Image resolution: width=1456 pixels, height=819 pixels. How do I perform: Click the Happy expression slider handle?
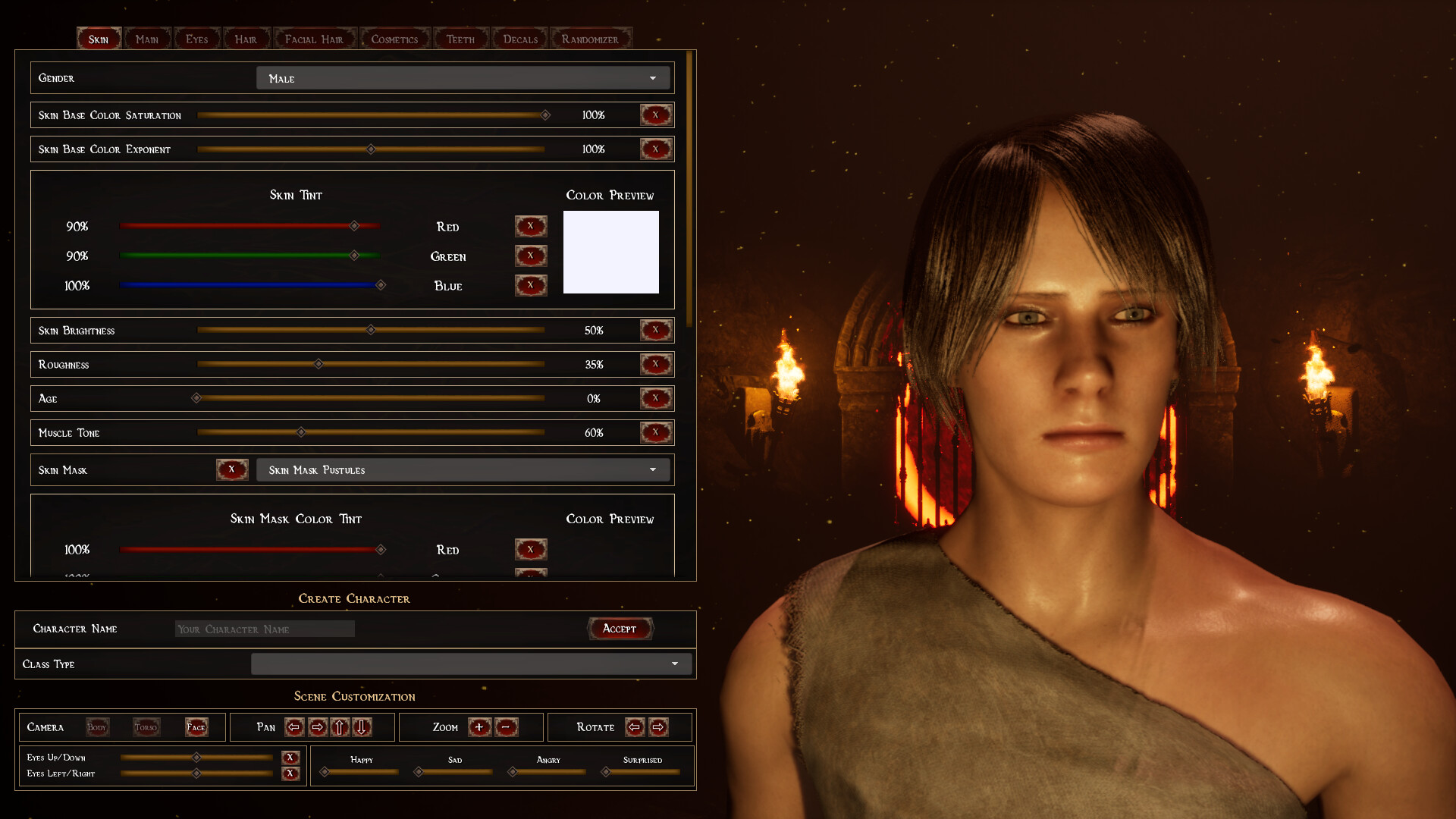(325, 772)
